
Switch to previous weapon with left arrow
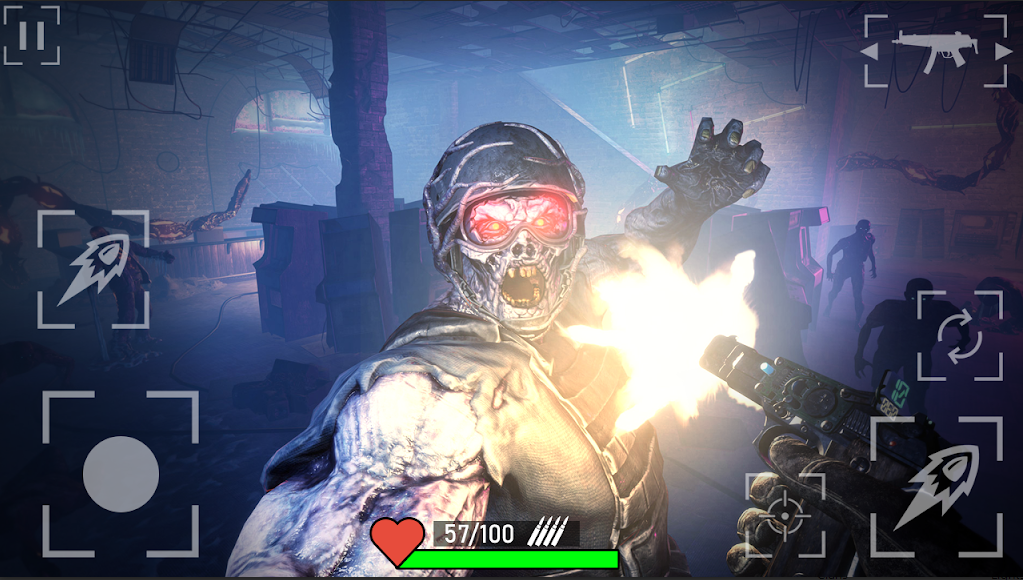point(871,50)
